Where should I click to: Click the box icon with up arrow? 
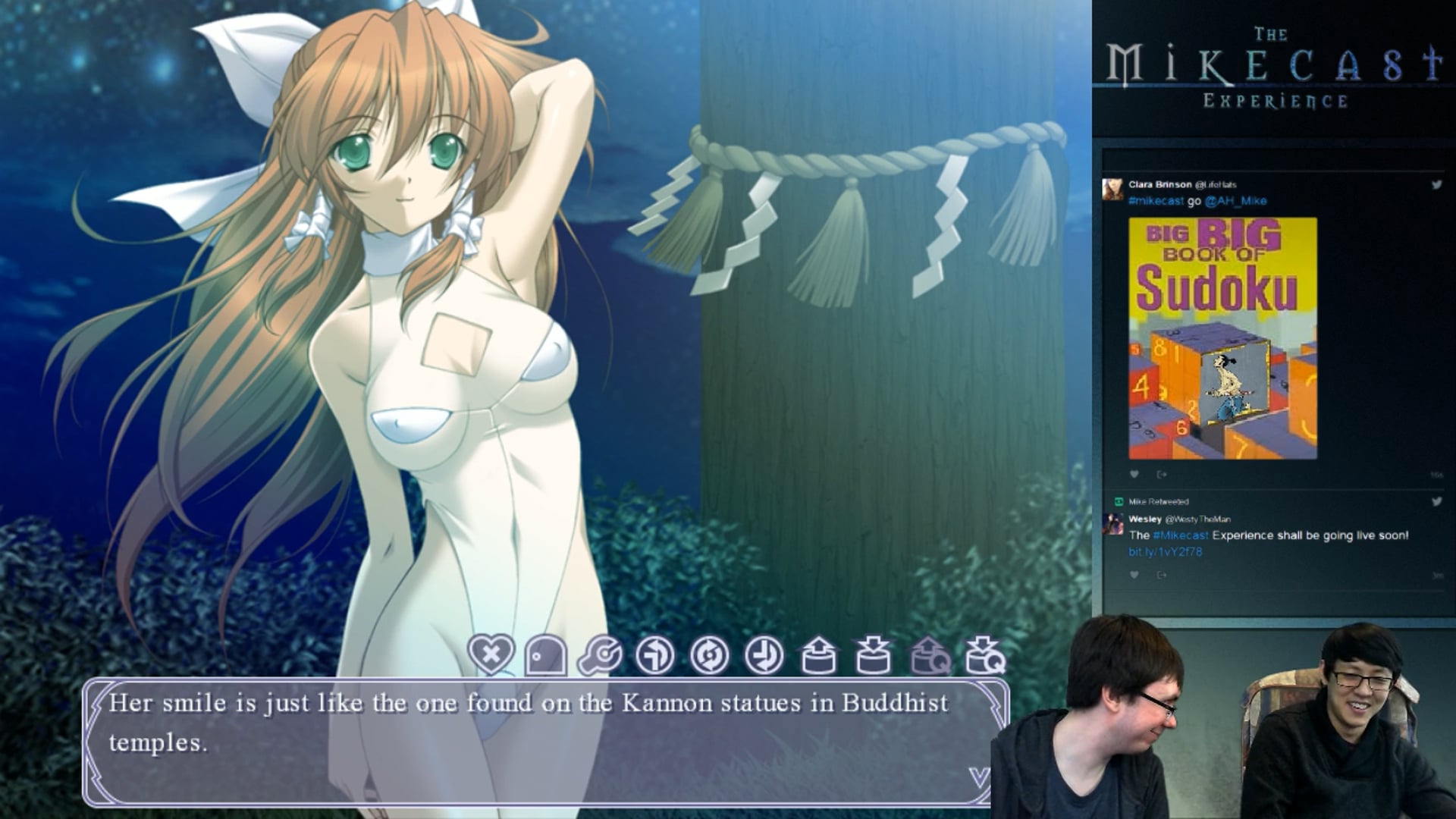tap(819, 655)
